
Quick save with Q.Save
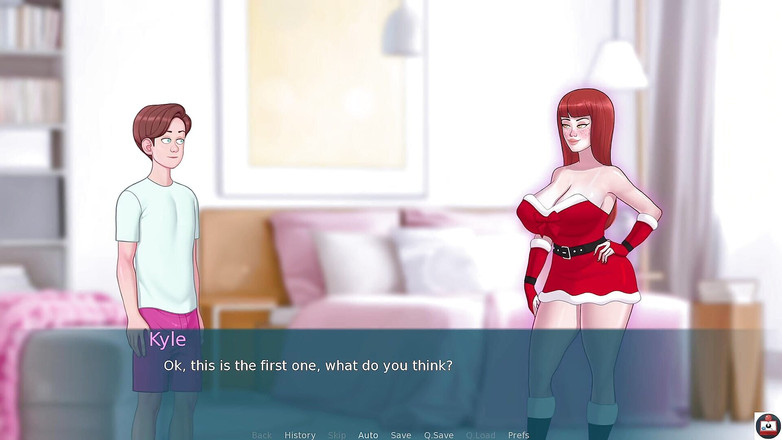coord(438,435)
